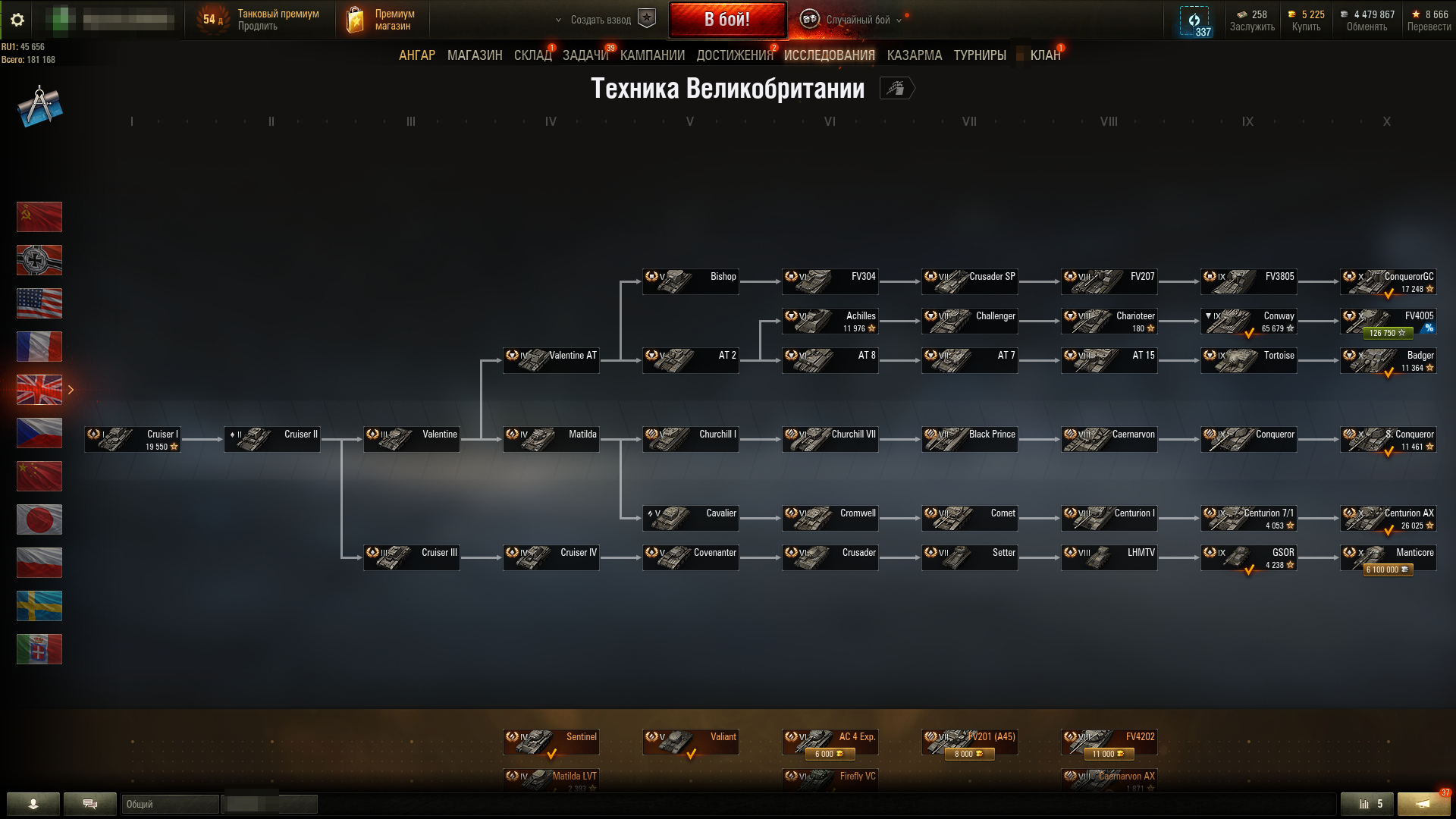Select the Japan nation flag

(x=39, y=519)
